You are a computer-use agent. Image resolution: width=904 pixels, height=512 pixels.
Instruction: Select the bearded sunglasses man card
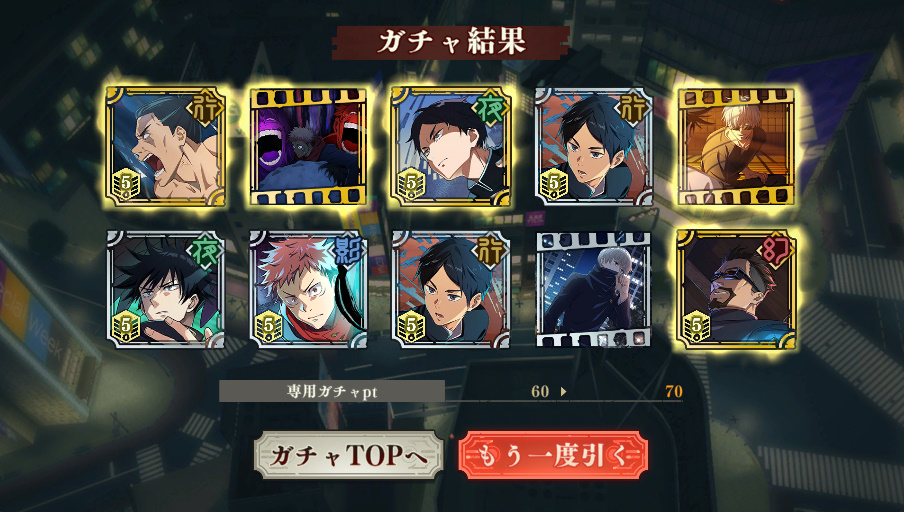click(736, 290)
